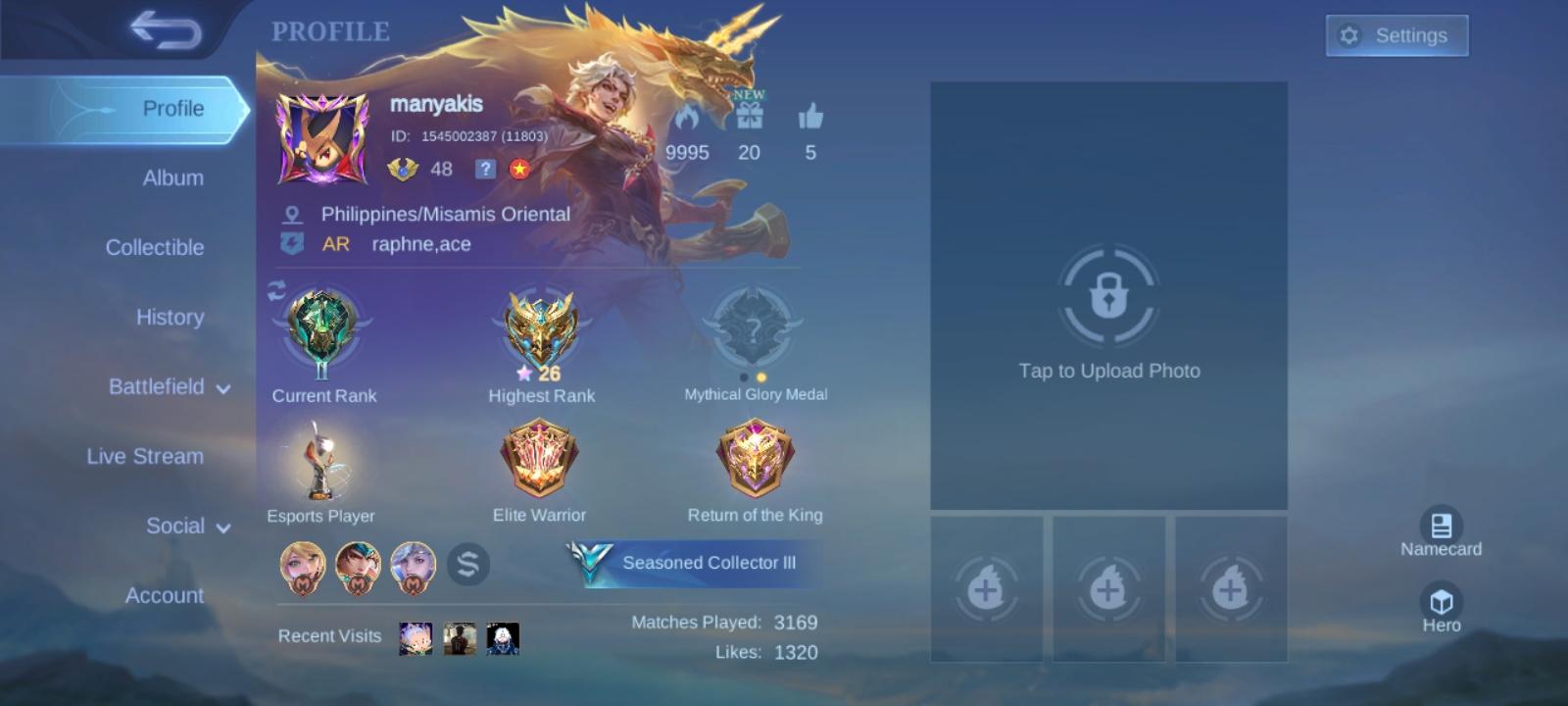Select the second medal indicator dot

click(761, 377)
